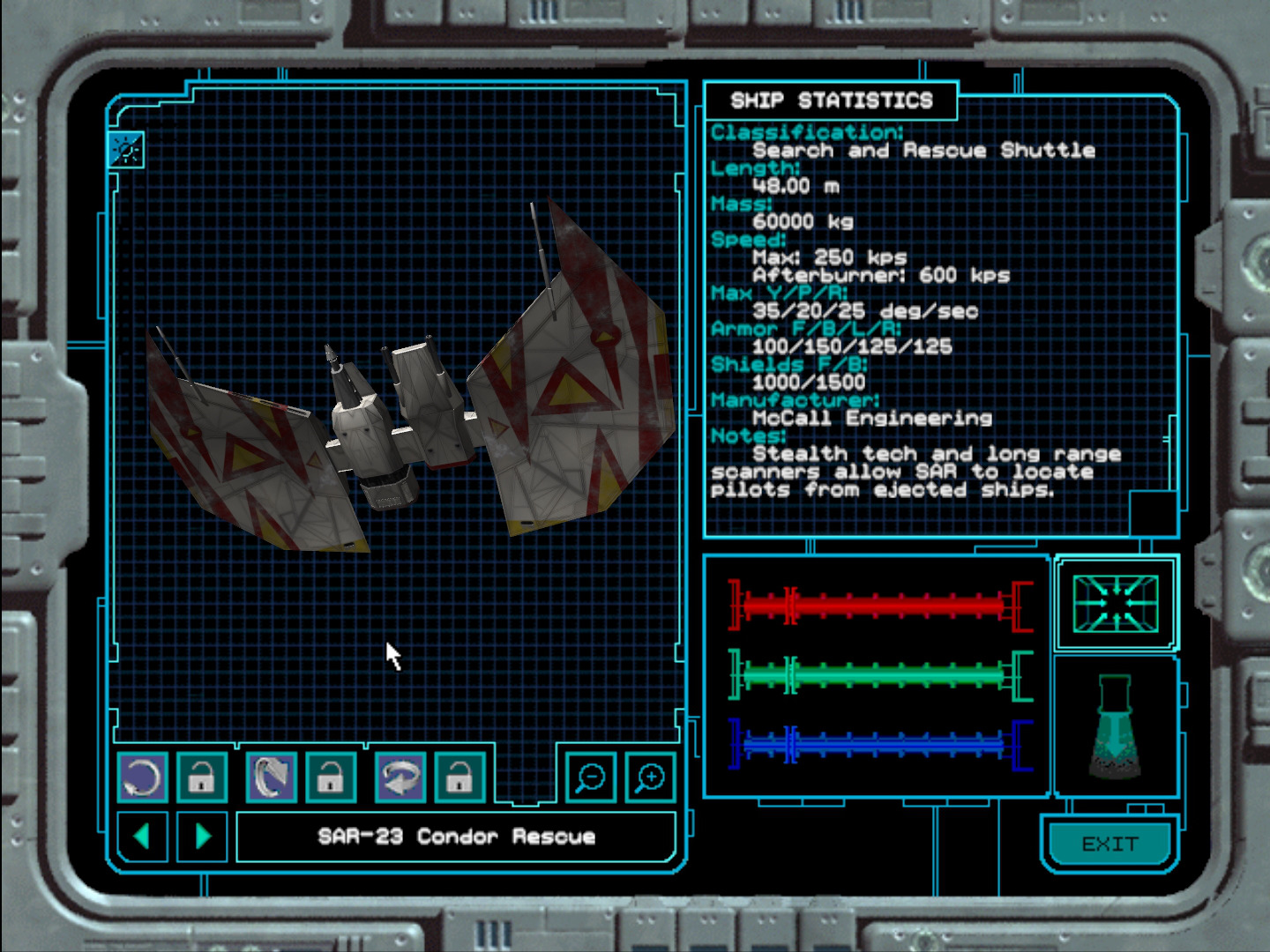Adjust the red color slider

pyautogui.click(x=880, y=605)
